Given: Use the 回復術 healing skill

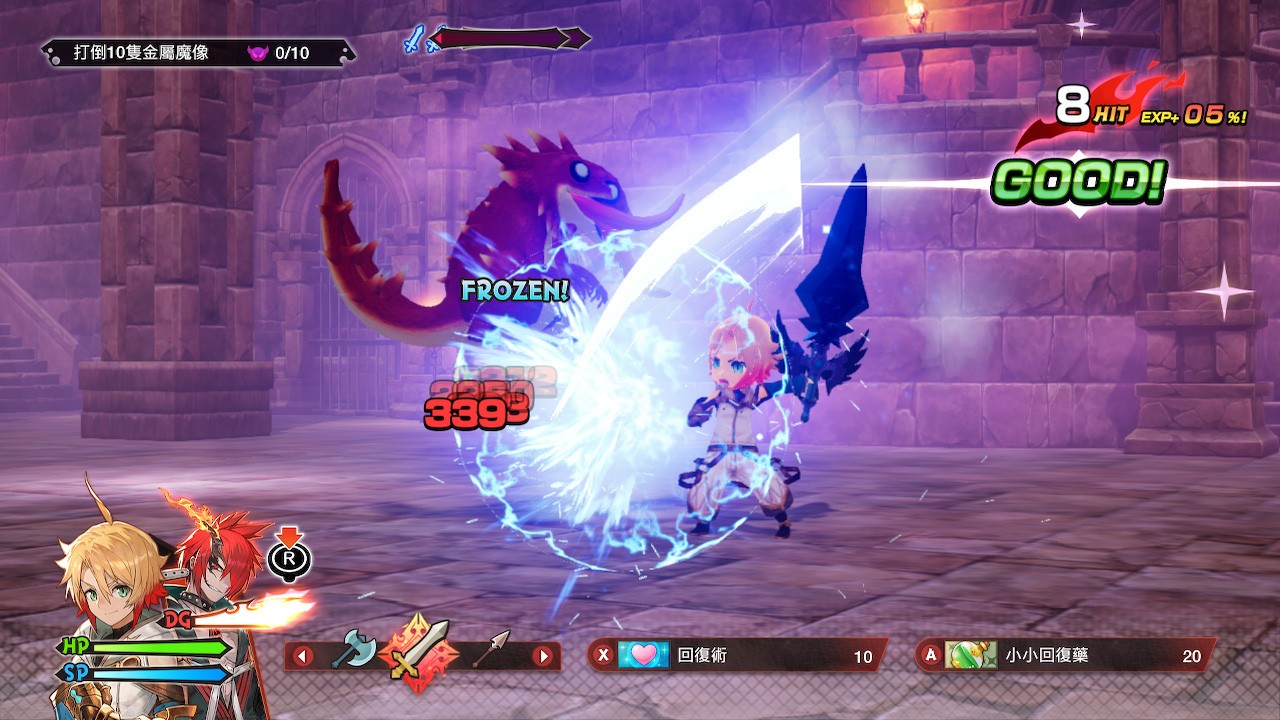Looking at the screenshot, I should tap(737, 656).
